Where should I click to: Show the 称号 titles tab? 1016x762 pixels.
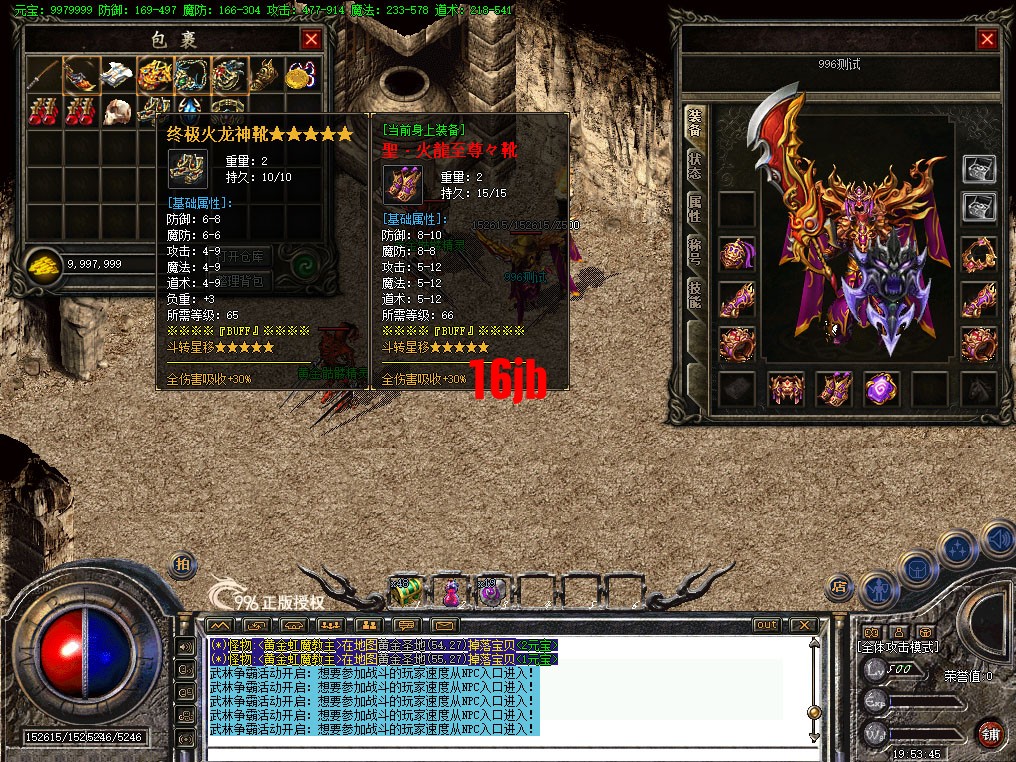(694, 250)
